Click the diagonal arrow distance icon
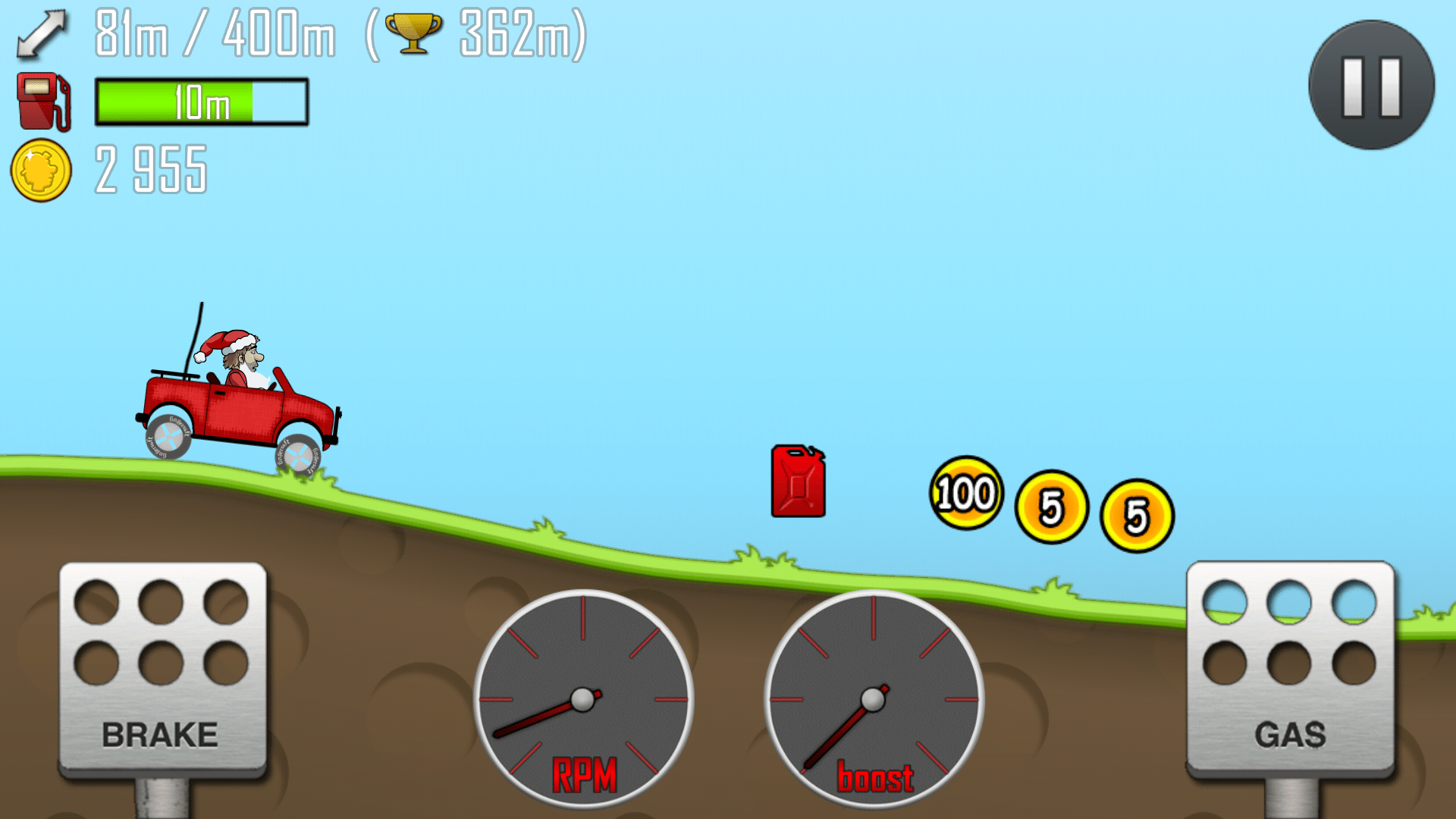This screenshot has height=819, width=1456. pos(42,34)
